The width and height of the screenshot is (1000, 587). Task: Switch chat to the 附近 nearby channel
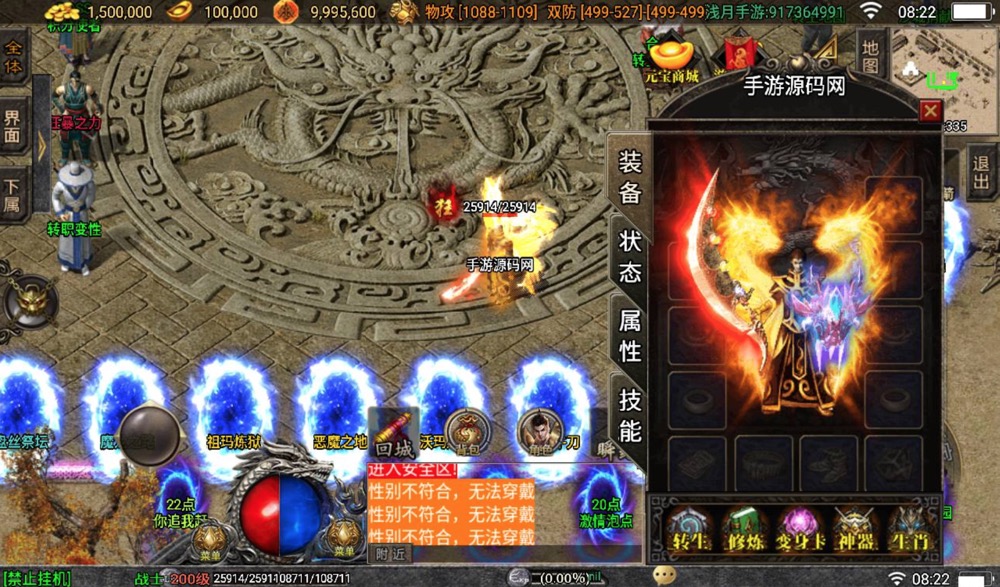tap(390, 554)
